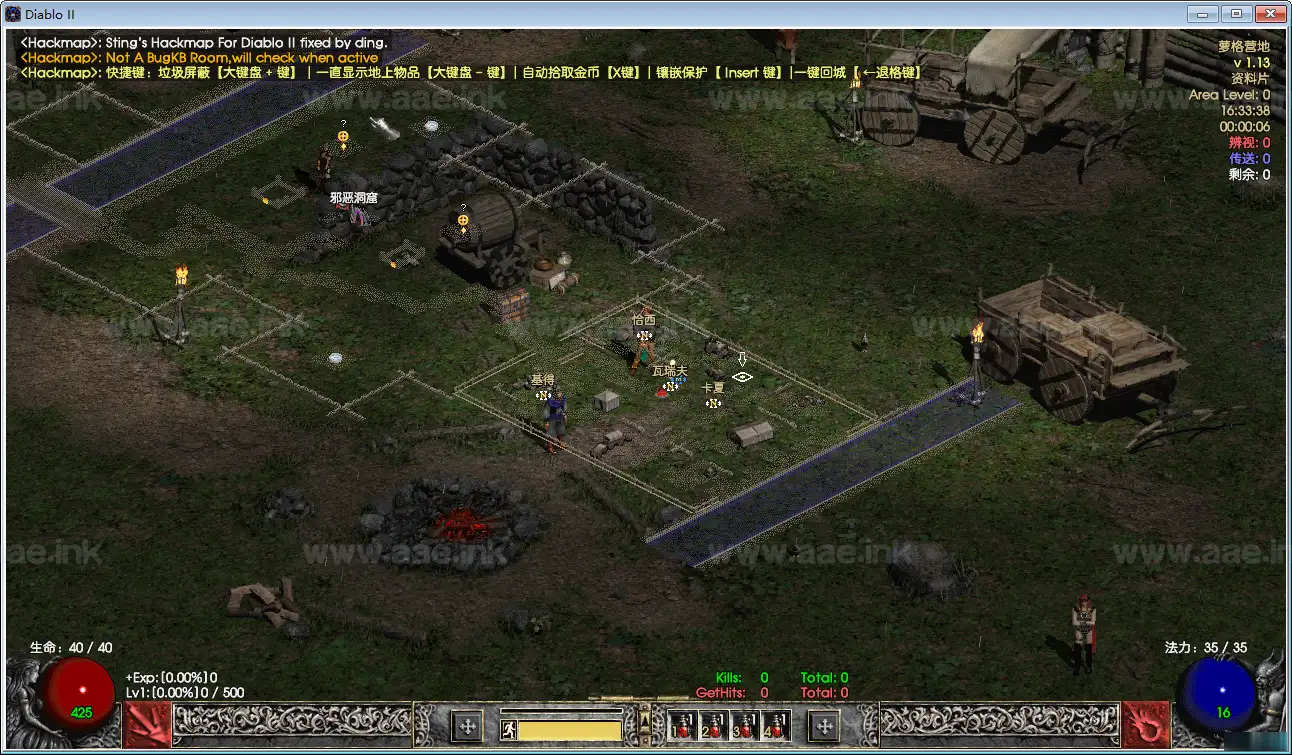Screen dimensions: 1292x755
Task: Close the Diablo II window
Action: point(1269,13)
